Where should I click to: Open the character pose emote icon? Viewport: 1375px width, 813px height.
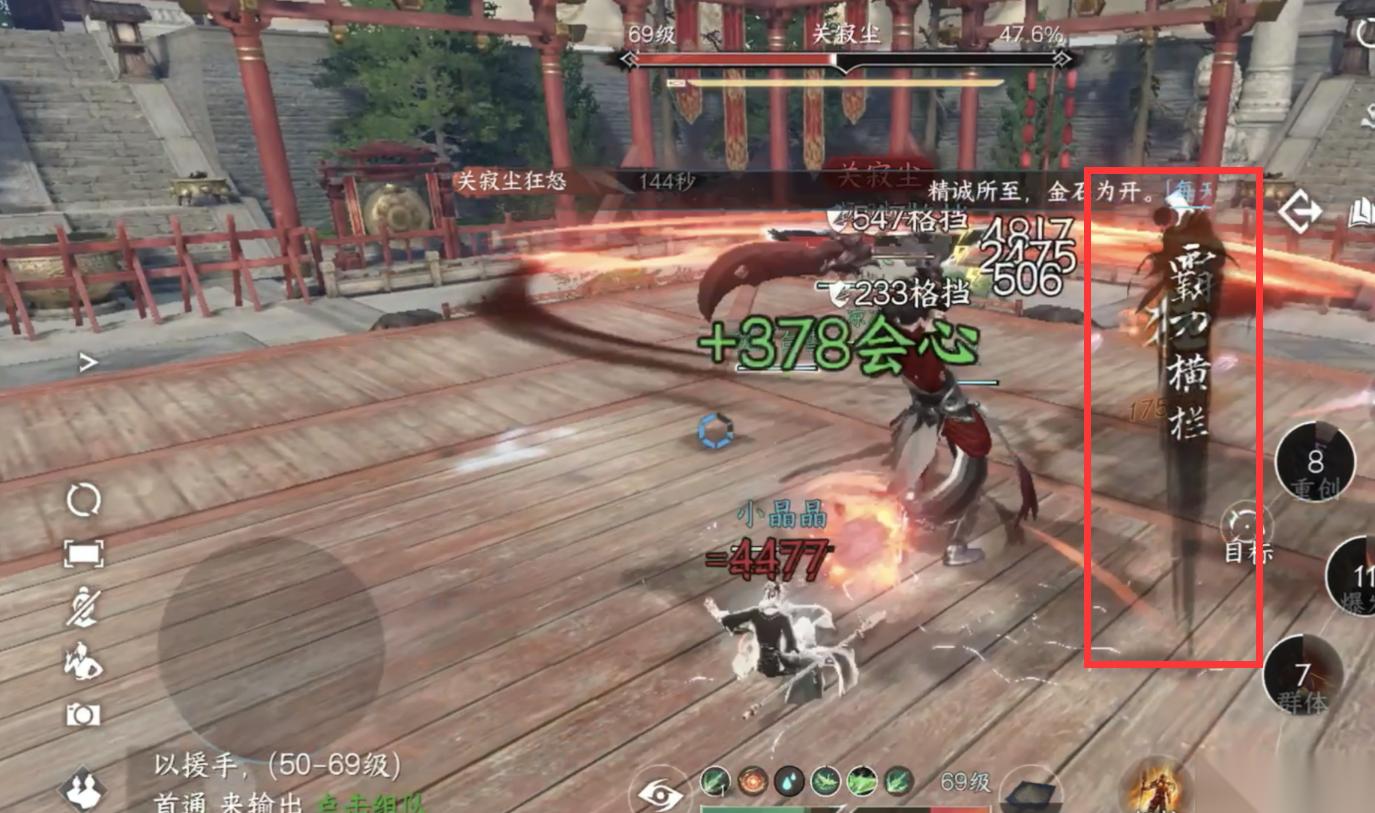83,661
